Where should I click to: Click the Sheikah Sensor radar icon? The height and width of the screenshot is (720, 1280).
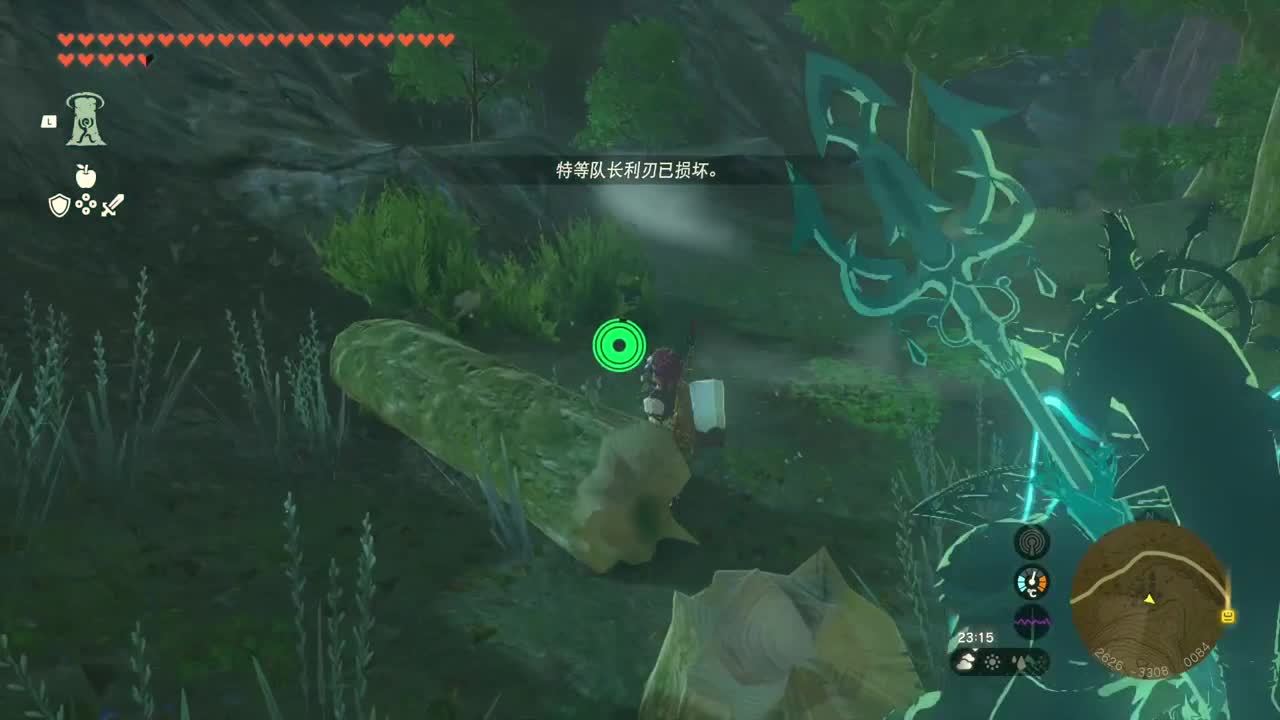[1034, 540]
